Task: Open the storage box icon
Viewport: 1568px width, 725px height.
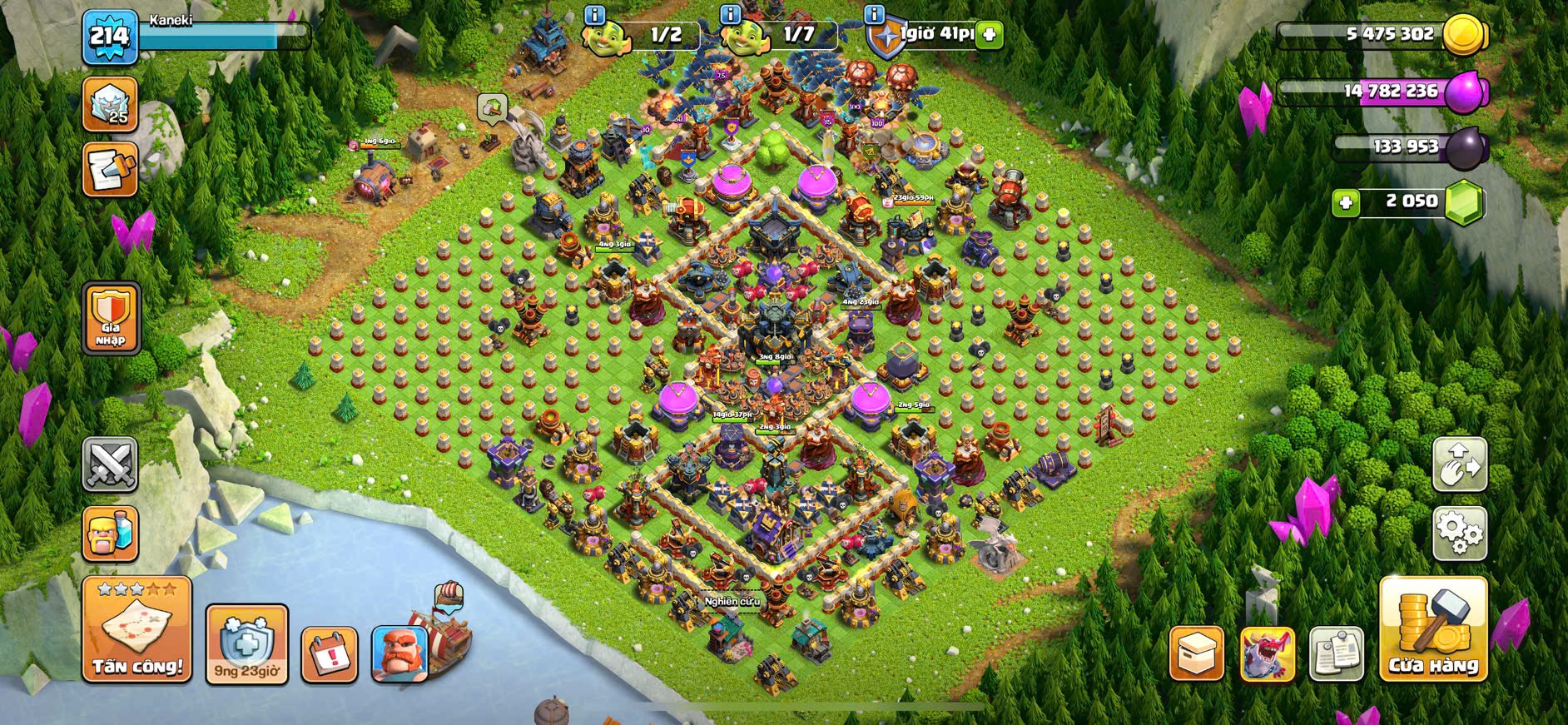Action: [x=1197, y=653]
